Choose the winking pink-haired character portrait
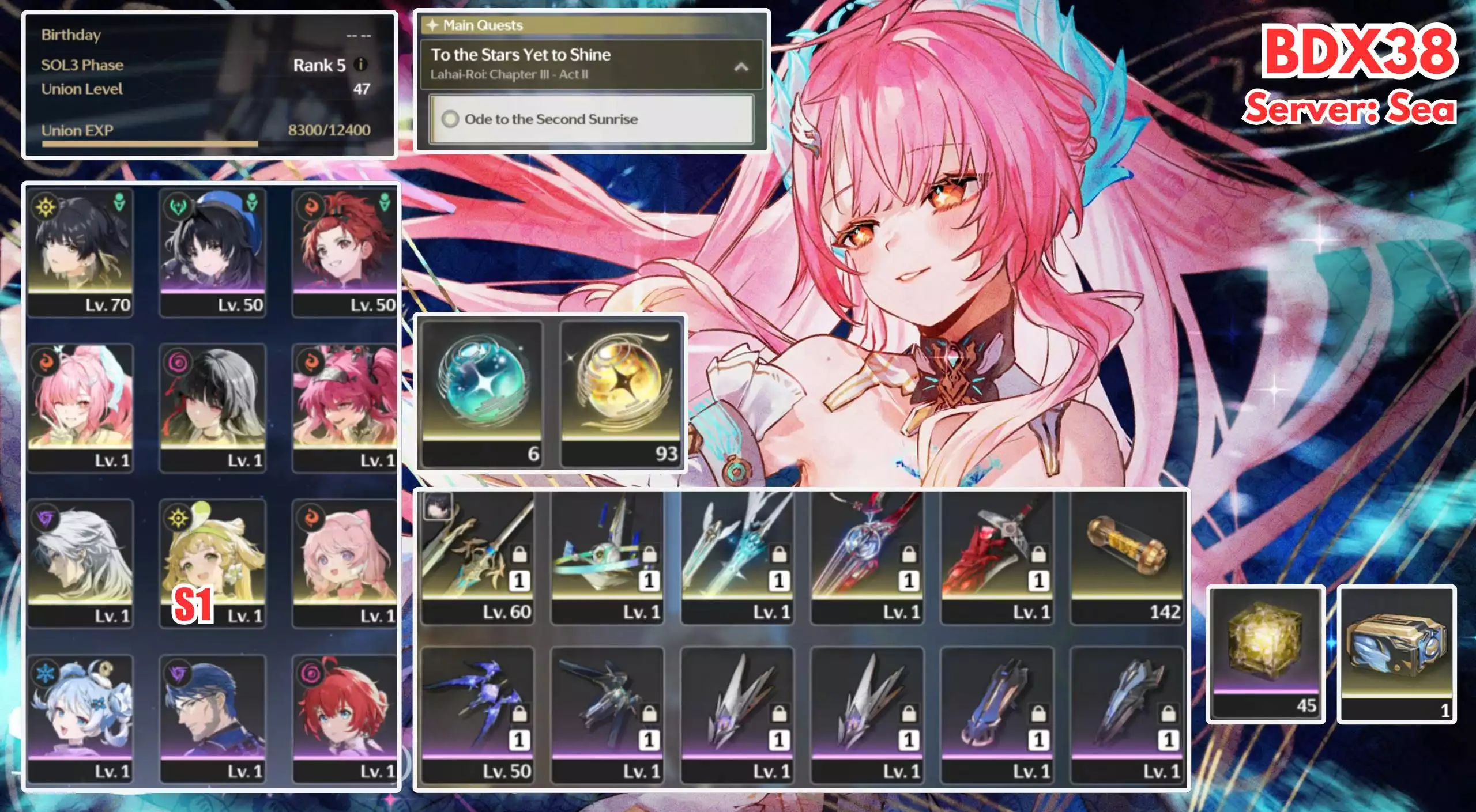Image resolution: width=1476 pixels, height=812 pixels. click(x=80, y=407)
